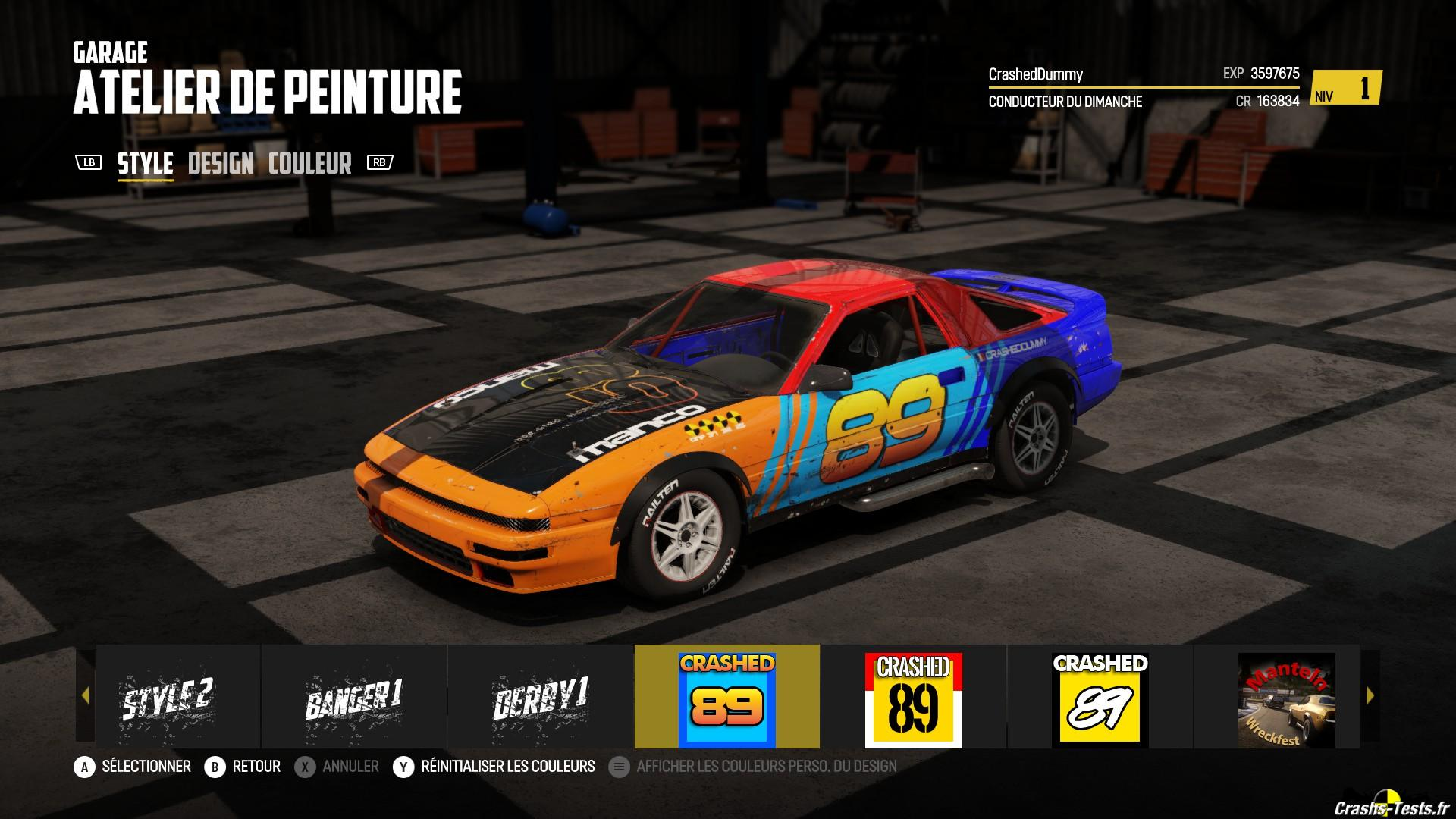Select the blue Crashed 89 livery
The width and height of the screenshot is (1456, 819).
(x=727, y=697)
